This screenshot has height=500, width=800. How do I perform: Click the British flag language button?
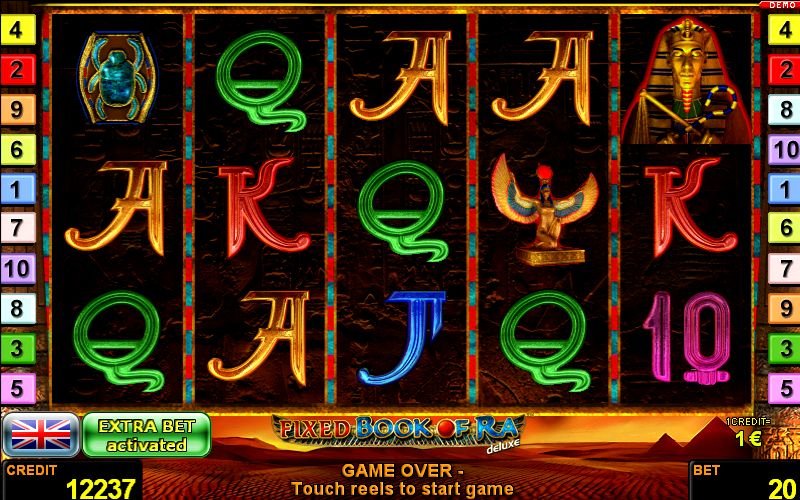(41, 435)
